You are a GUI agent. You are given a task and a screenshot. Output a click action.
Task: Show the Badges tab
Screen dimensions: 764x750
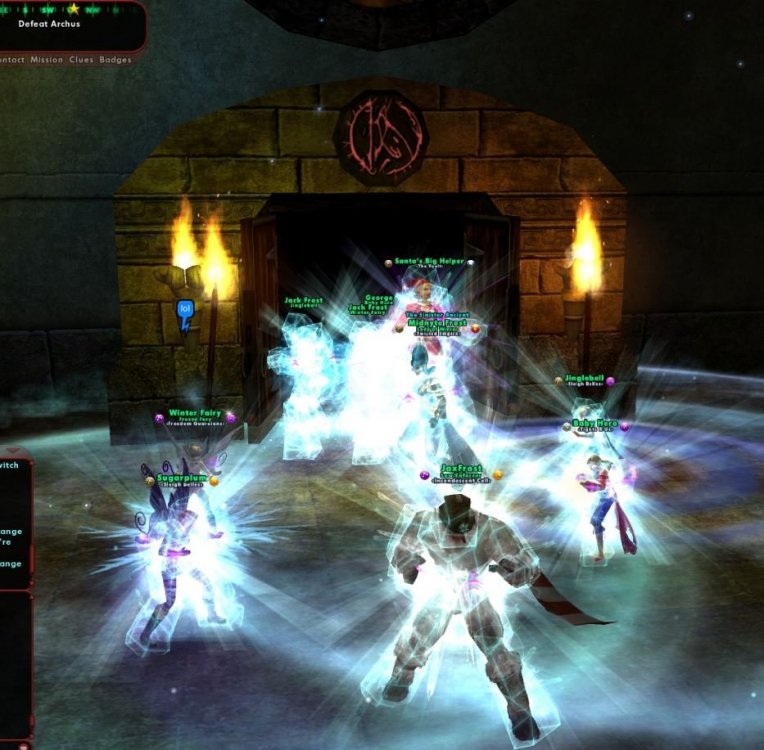coord(115,60)
